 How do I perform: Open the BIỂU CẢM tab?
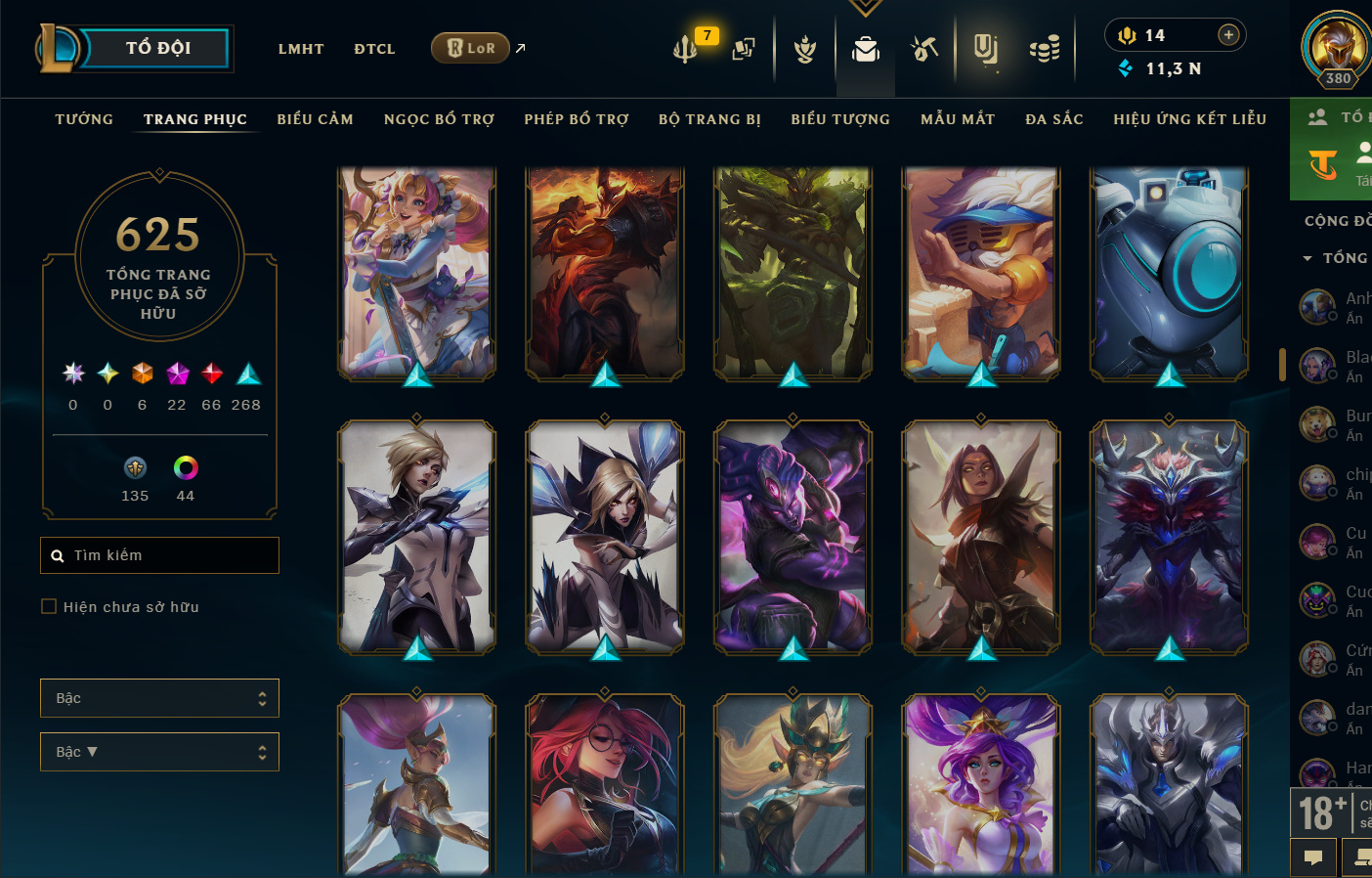(x=315, y=119)
